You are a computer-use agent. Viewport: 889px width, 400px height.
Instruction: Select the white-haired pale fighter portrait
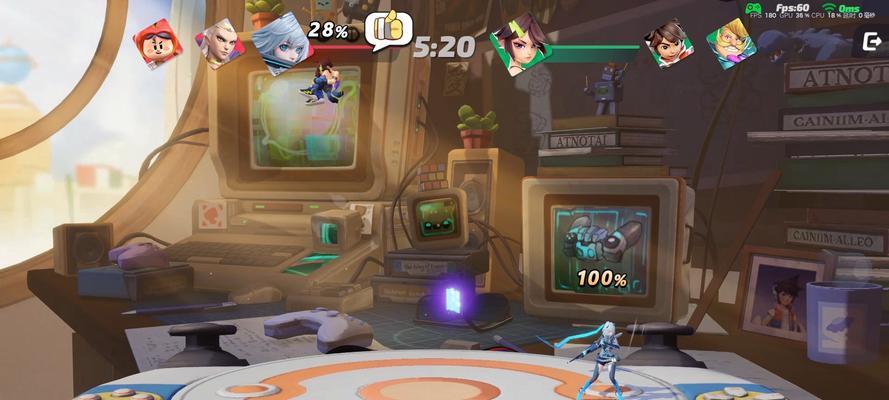[221, 43]
